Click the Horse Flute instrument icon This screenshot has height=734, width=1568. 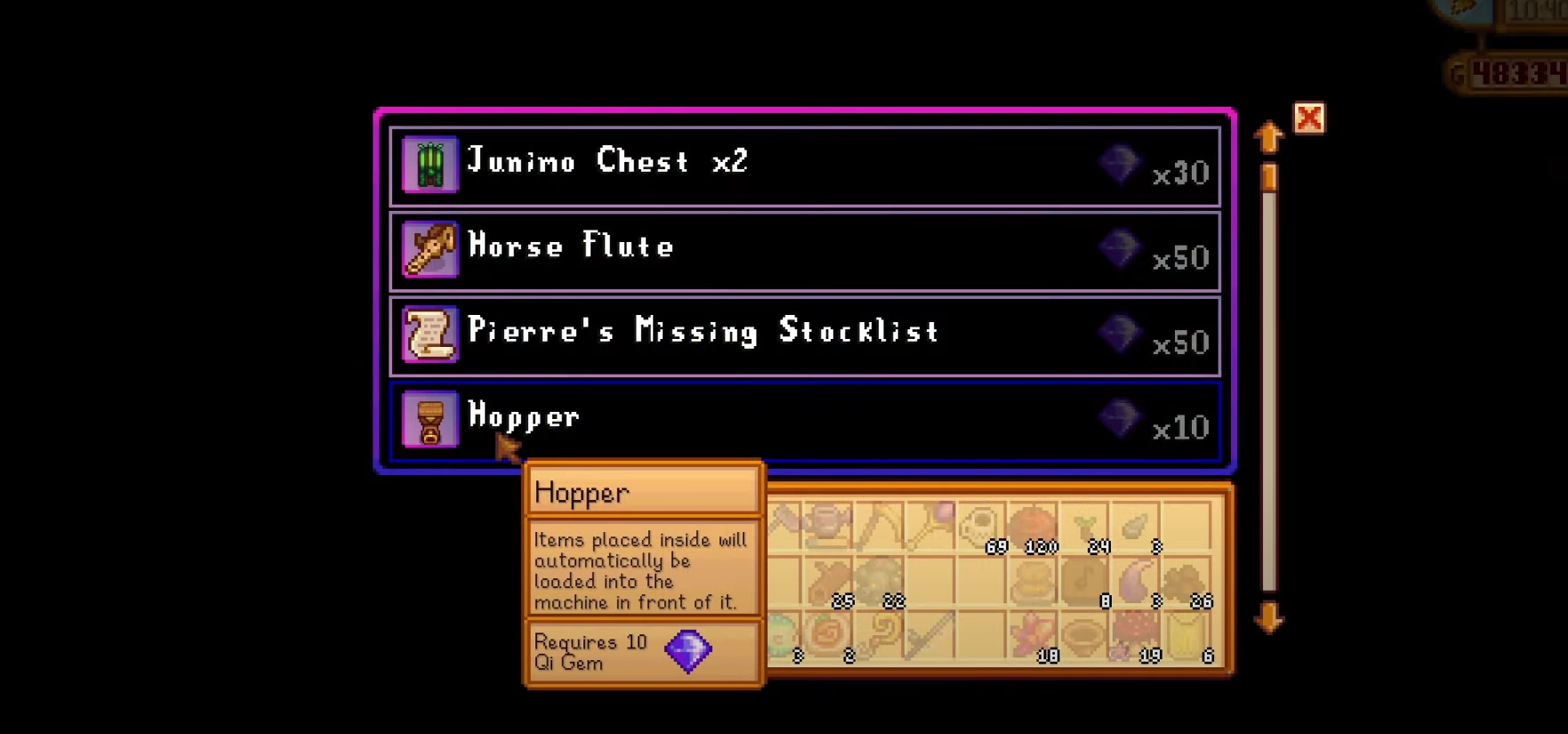pos(430,250)
